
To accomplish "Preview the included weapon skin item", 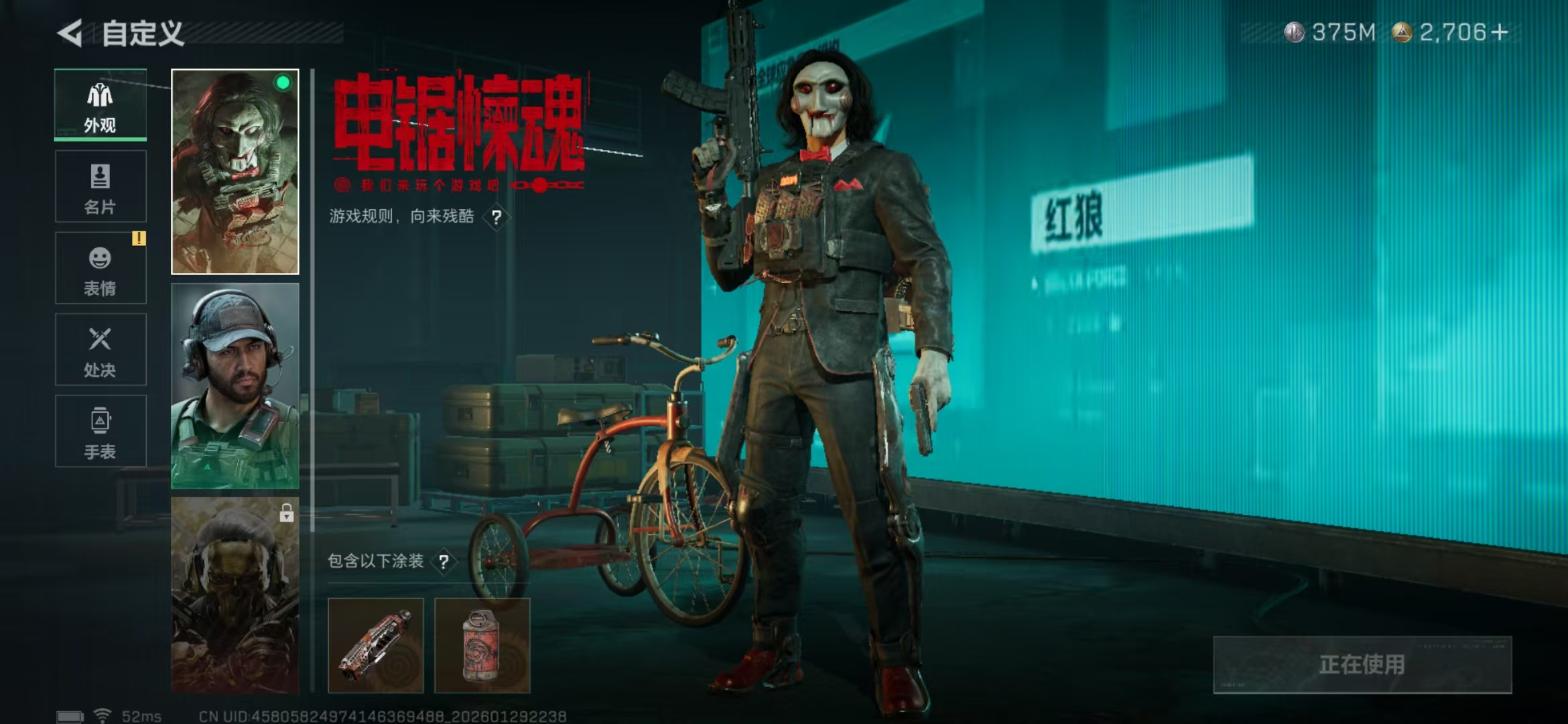I will [x=376, y=645].
